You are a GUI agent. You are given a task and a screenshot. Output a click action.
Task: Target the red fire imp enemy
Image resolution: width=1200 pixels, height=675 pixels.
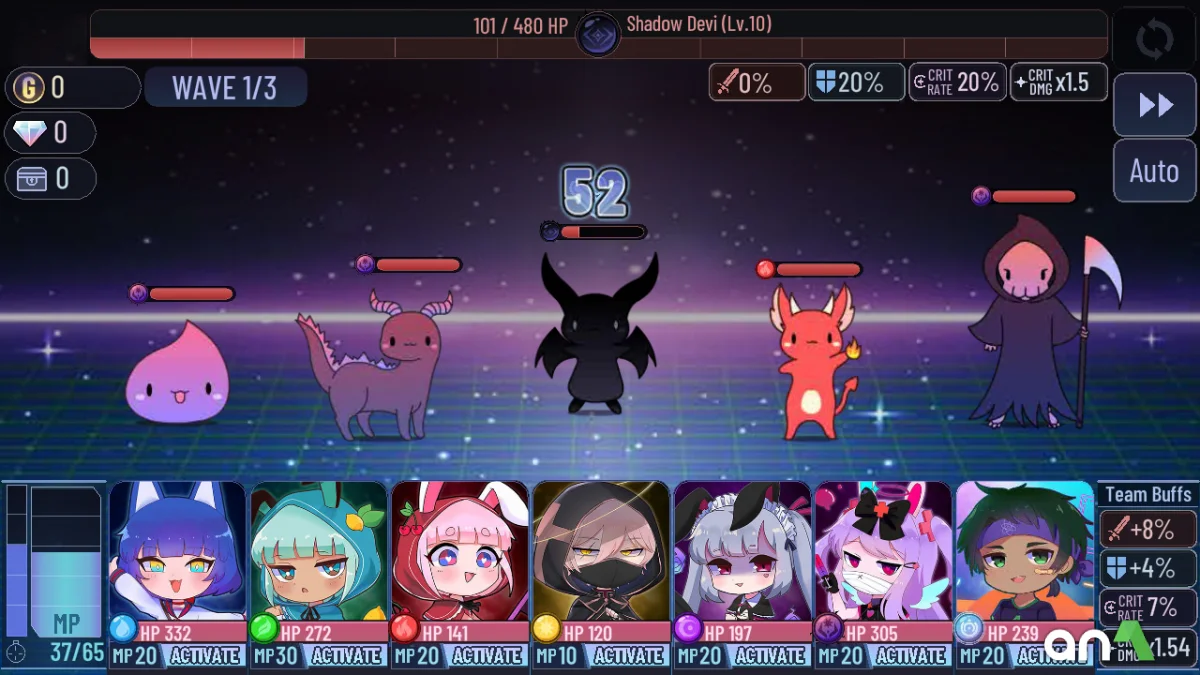[811, 362]
